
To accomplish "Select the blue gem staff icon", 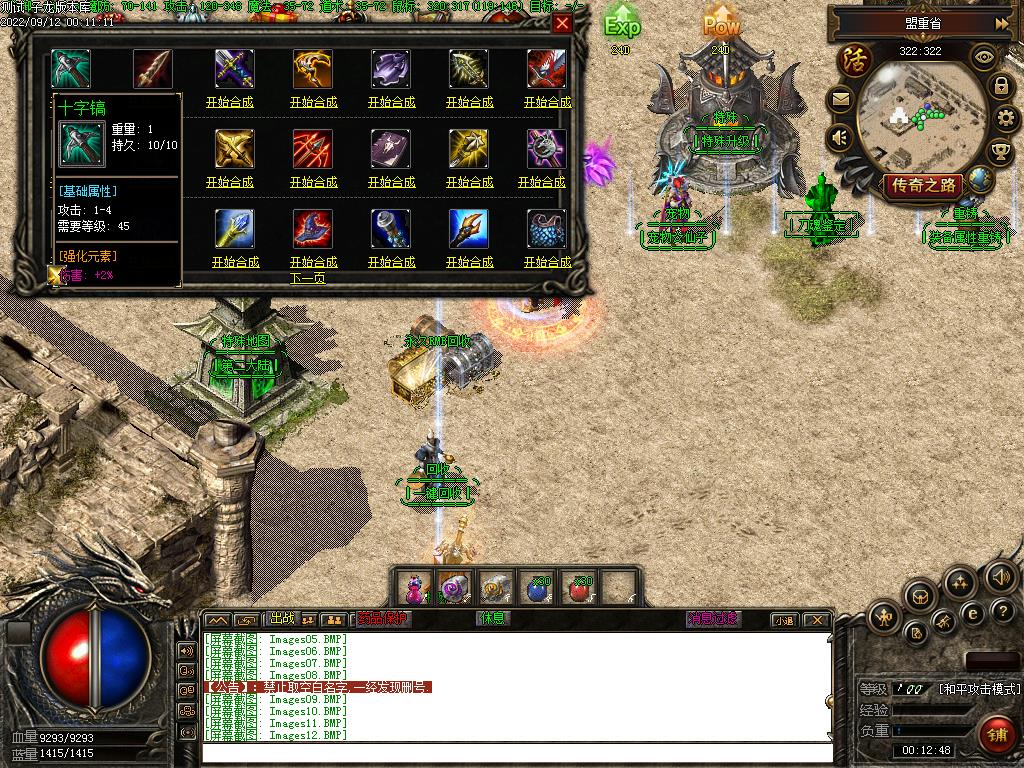I will (x=235, y=228).
